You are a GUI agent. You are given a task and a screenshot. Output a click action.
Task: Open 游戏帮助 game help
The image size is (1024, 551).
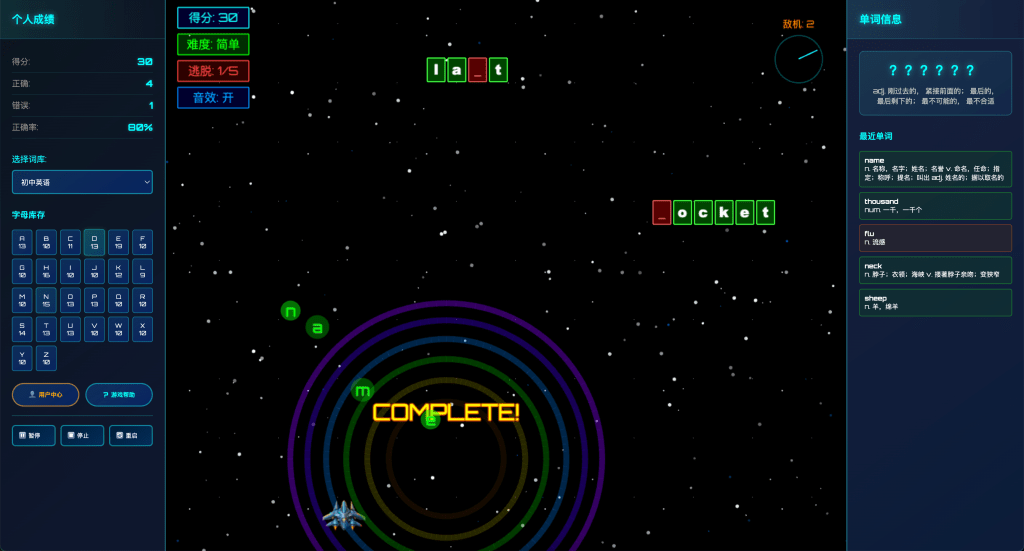click(x=119, y=395)
